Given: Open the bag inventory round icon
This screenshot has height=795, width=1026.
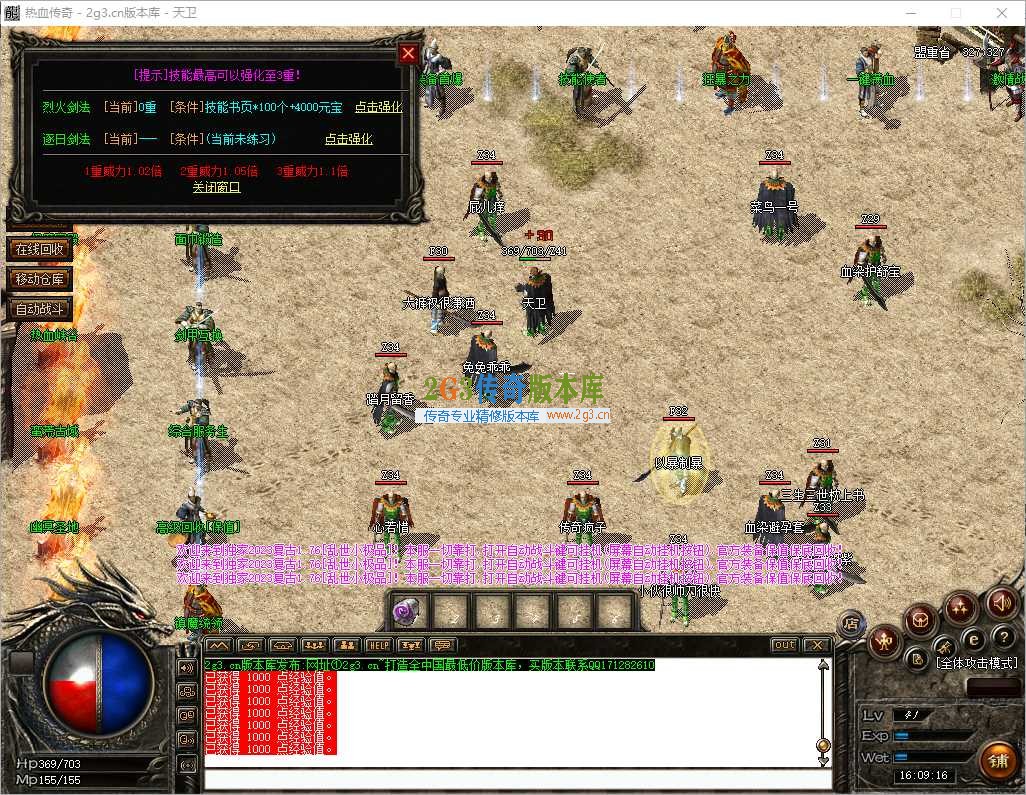Looking at the screenshot, I should click(x=920, y=622).
